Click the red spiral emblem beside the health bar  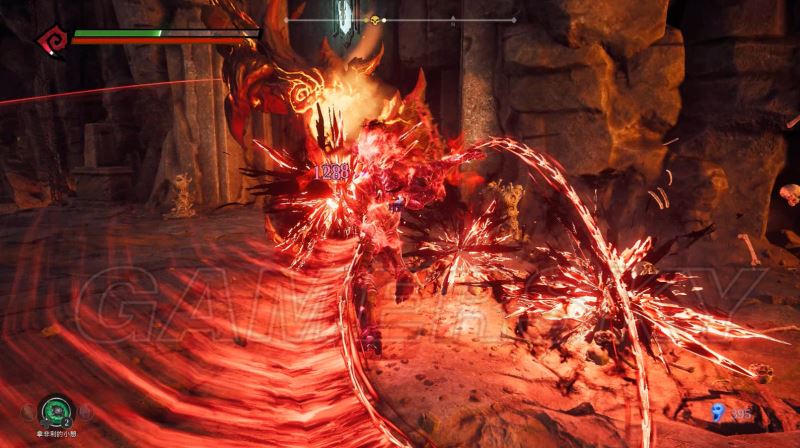tap(52, 40)
